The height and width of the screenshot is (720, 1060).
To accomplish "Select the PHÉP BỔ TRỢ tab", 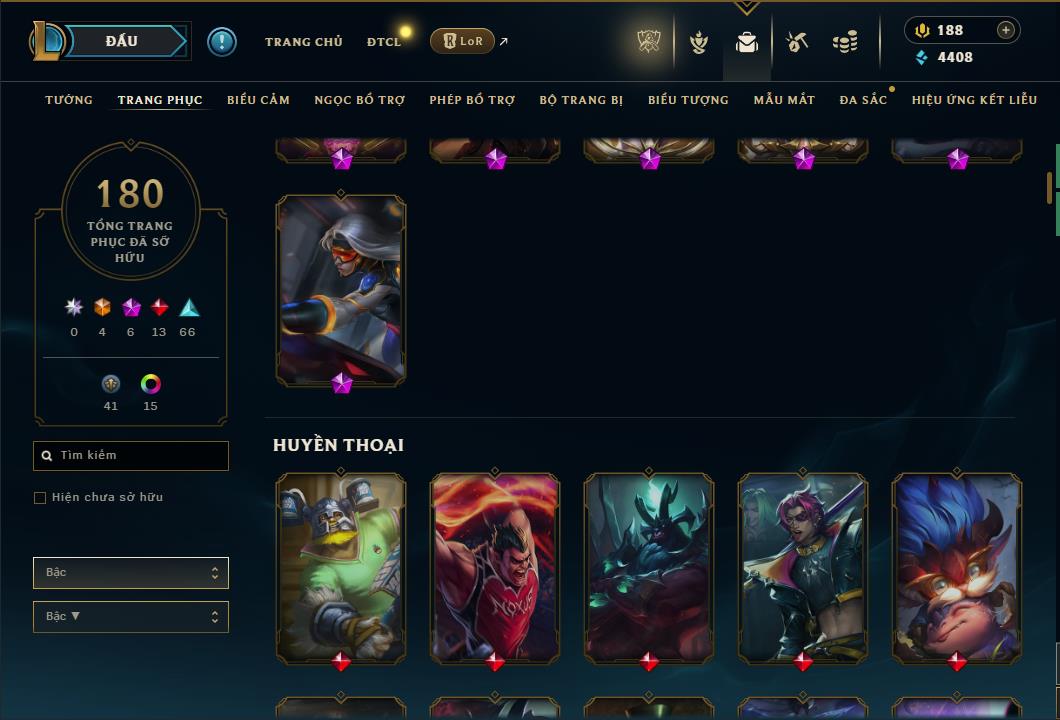I will coord(472,100).
